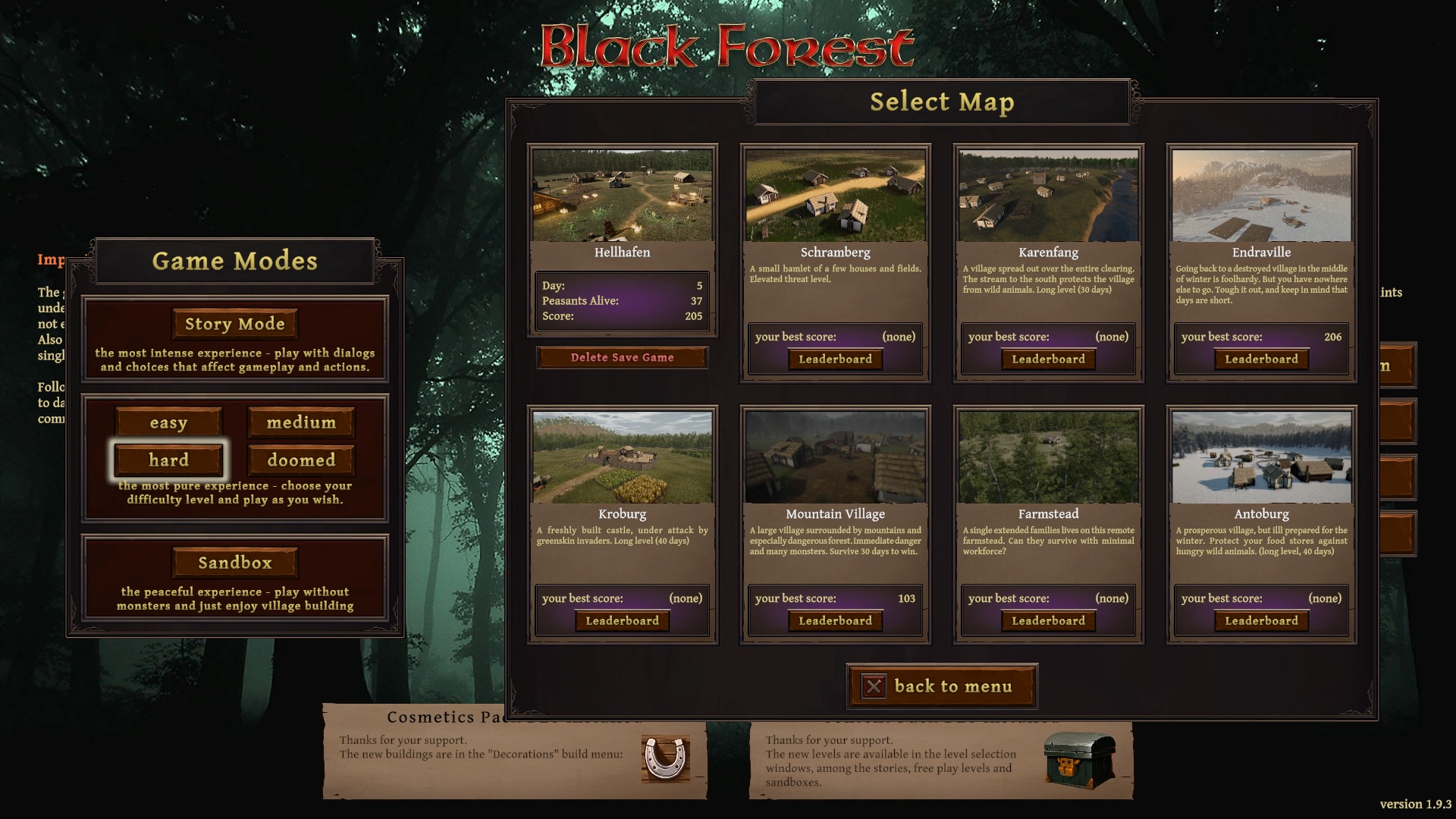1456x819 pixels.
Task: Start Sandbox mode
Action: (235, 563)
